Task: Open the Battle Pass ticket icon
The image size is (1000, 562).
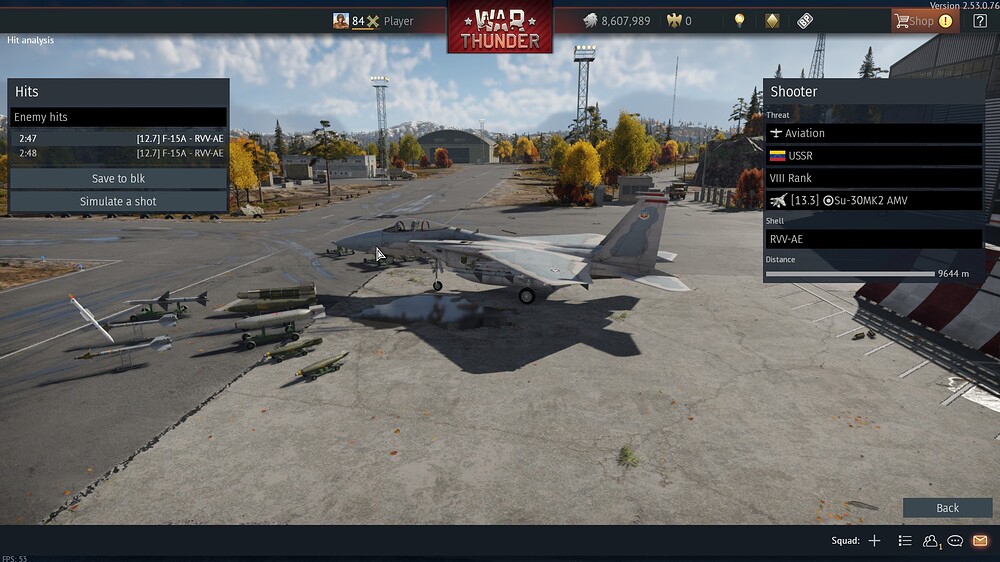Action: [805, 21]
